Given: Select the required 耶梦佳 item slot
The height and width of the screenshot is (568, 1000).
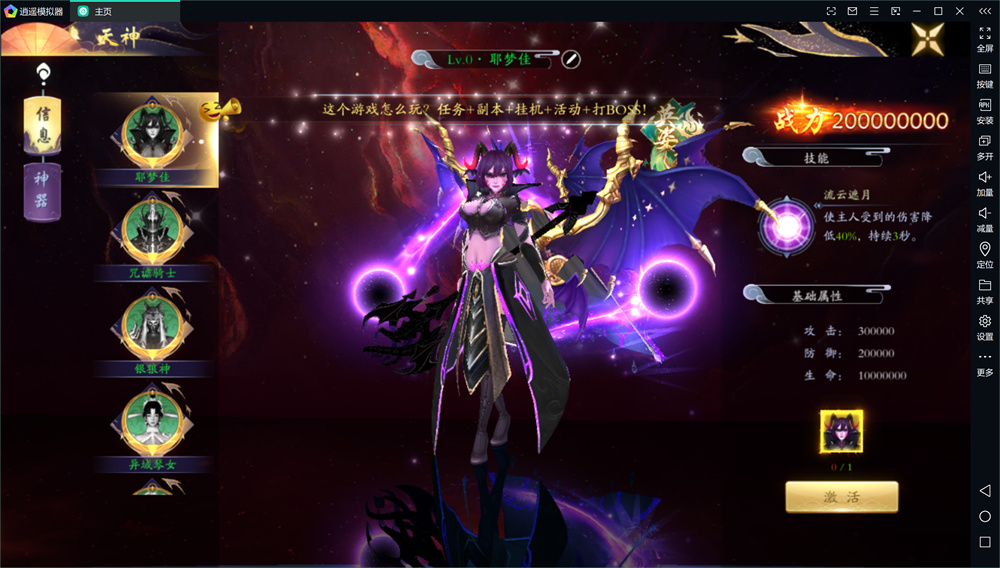Looking at the screenshot, I should point(841,433).
